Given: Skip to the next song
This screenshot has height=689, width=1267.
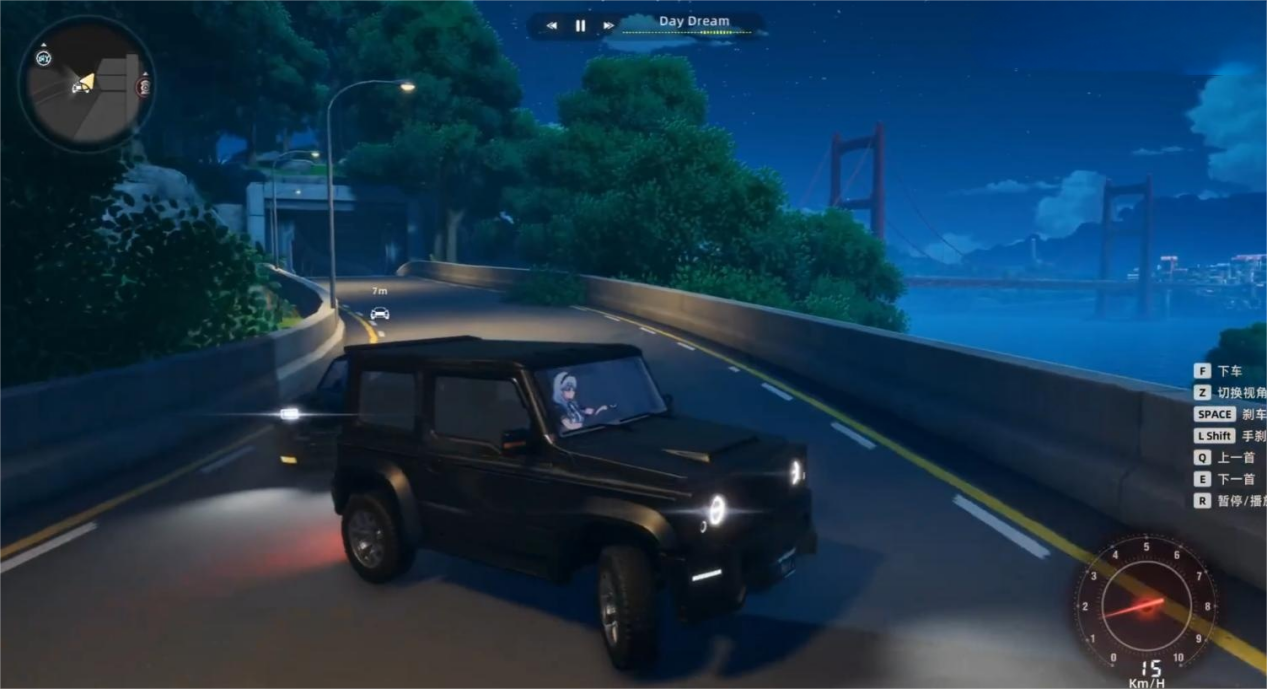Looking at the screenshot, I should tap(608, 26).
